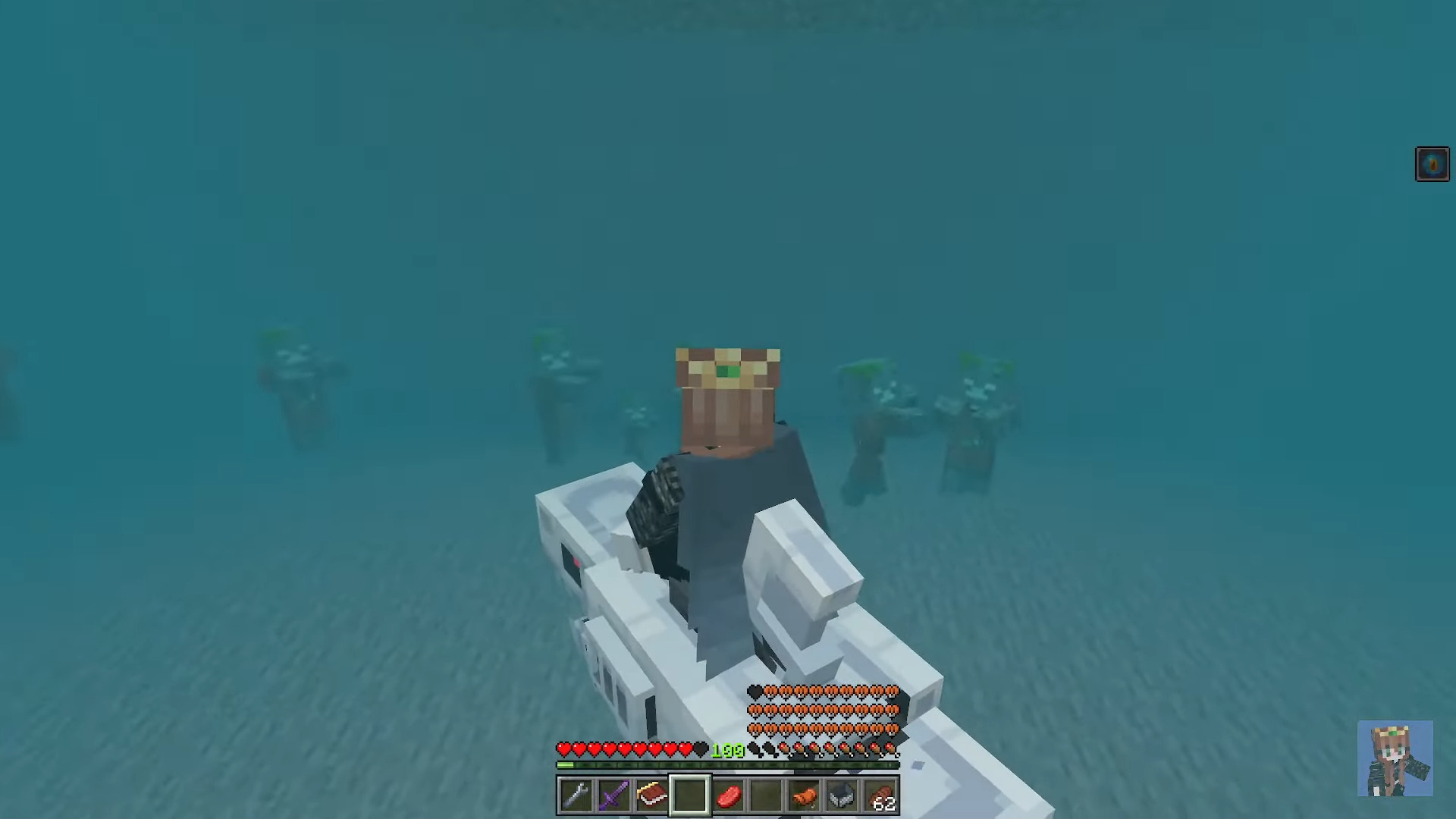Click the black absorbed heart after the hearts row
Screen dimensions: 1456x819
701,749
